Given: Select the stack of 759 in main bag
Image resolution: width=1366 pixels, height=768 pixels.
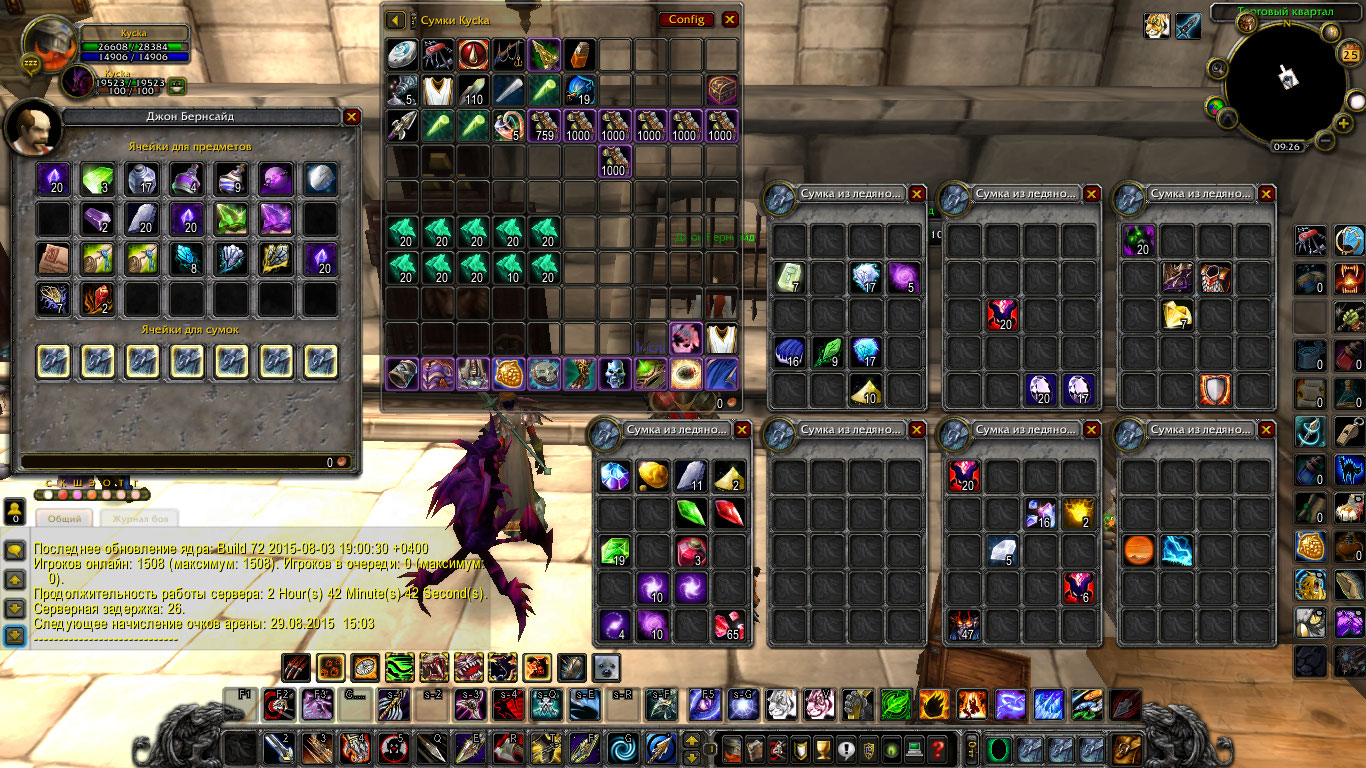Looking at the screenshot, I should click(544, 126).
